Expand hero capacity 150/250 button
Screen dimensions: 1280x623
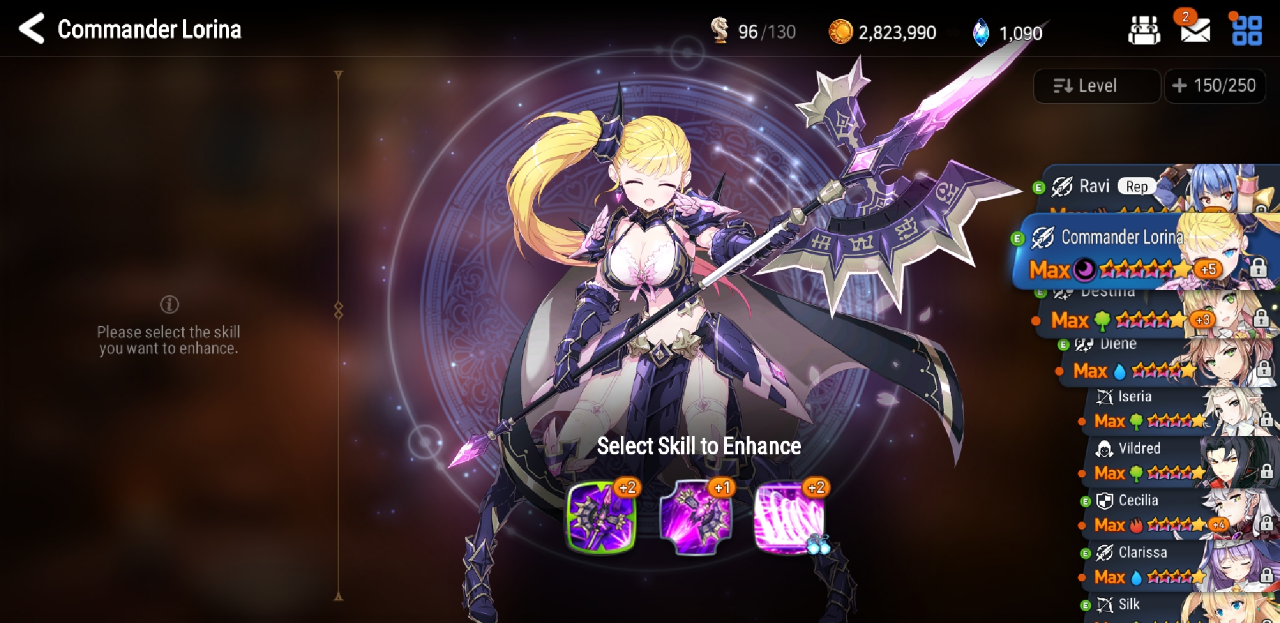coord(1215,86)
